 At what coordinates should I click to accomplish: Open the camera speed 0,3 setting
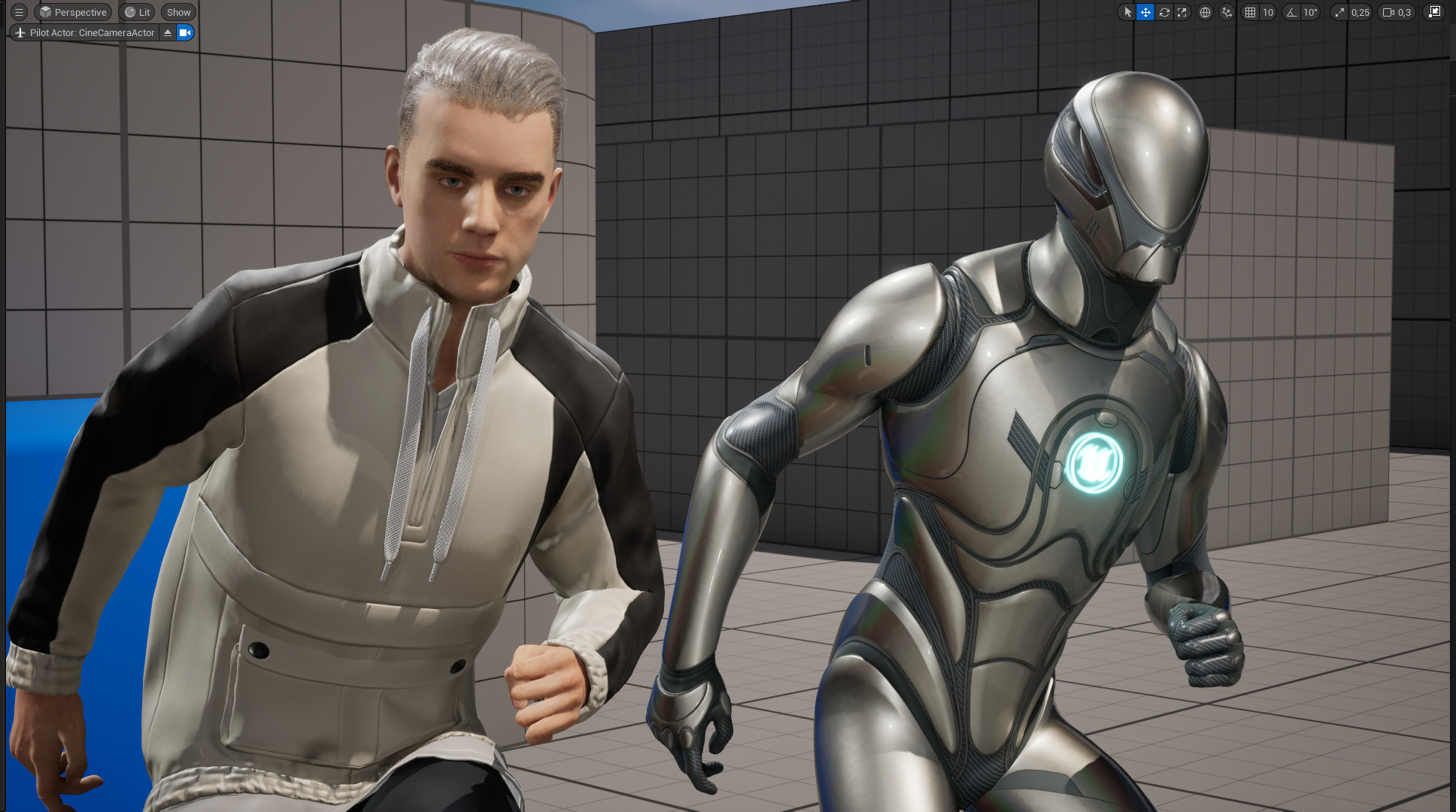coord(1397,12)
